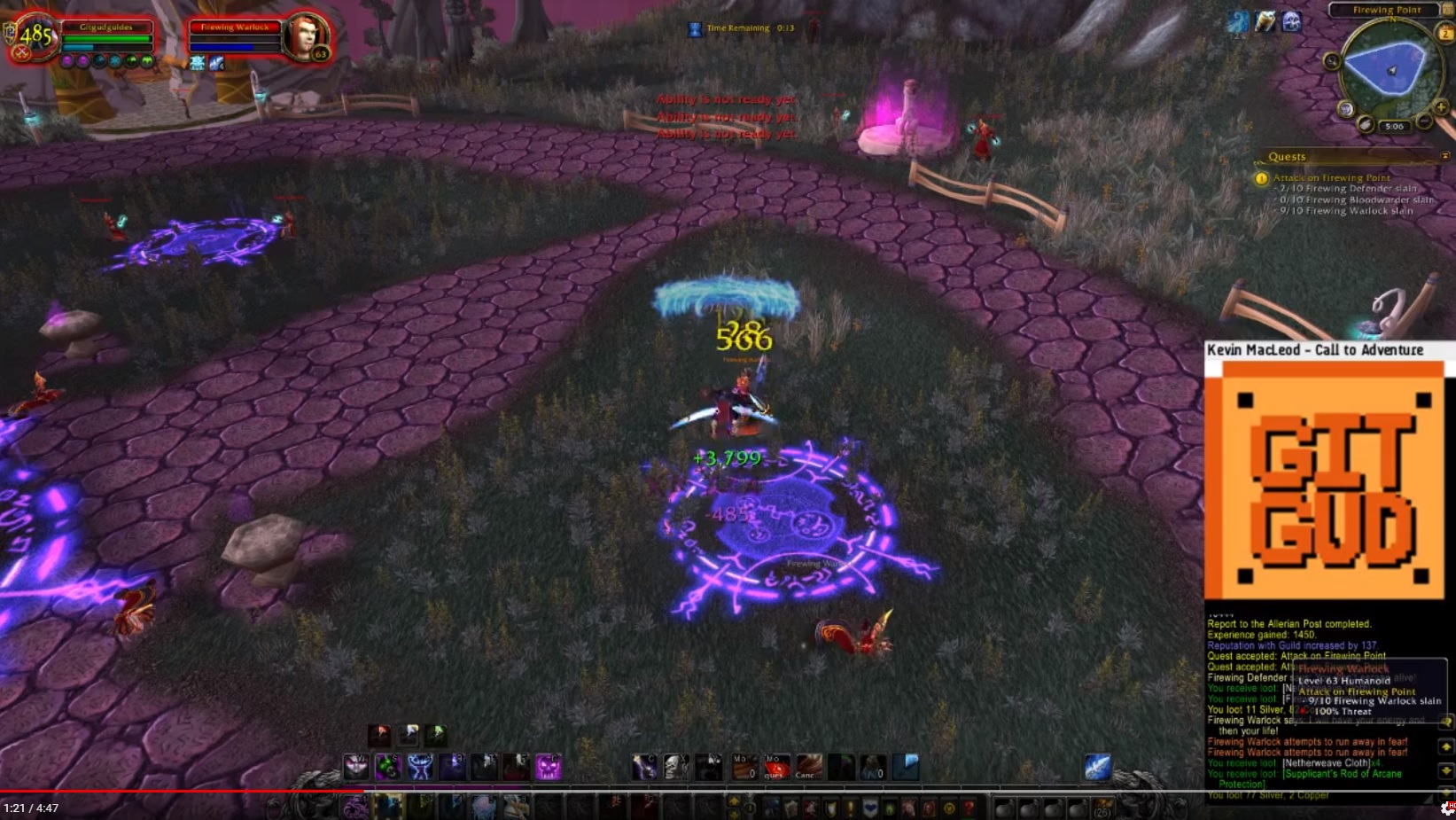Viewport: 1456px width, 820px height.
Task: Click the golden shield icon in the micro menu
Action: pos(832,807)
